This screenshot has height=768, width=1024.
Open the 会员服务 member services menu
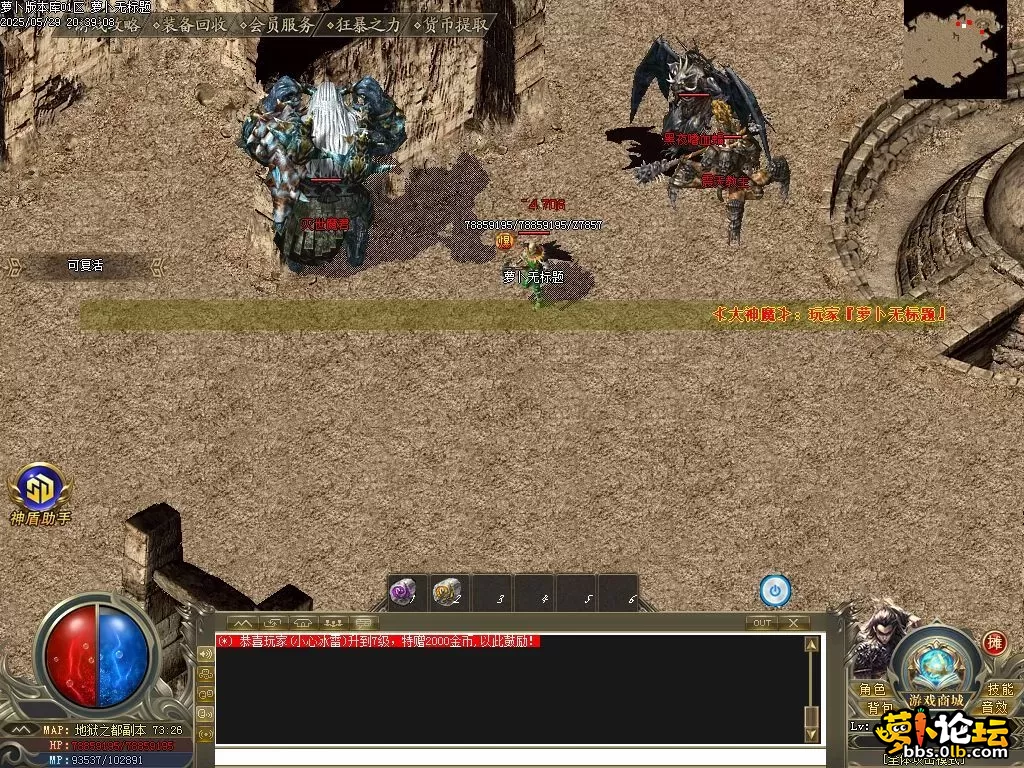[280, 25]
